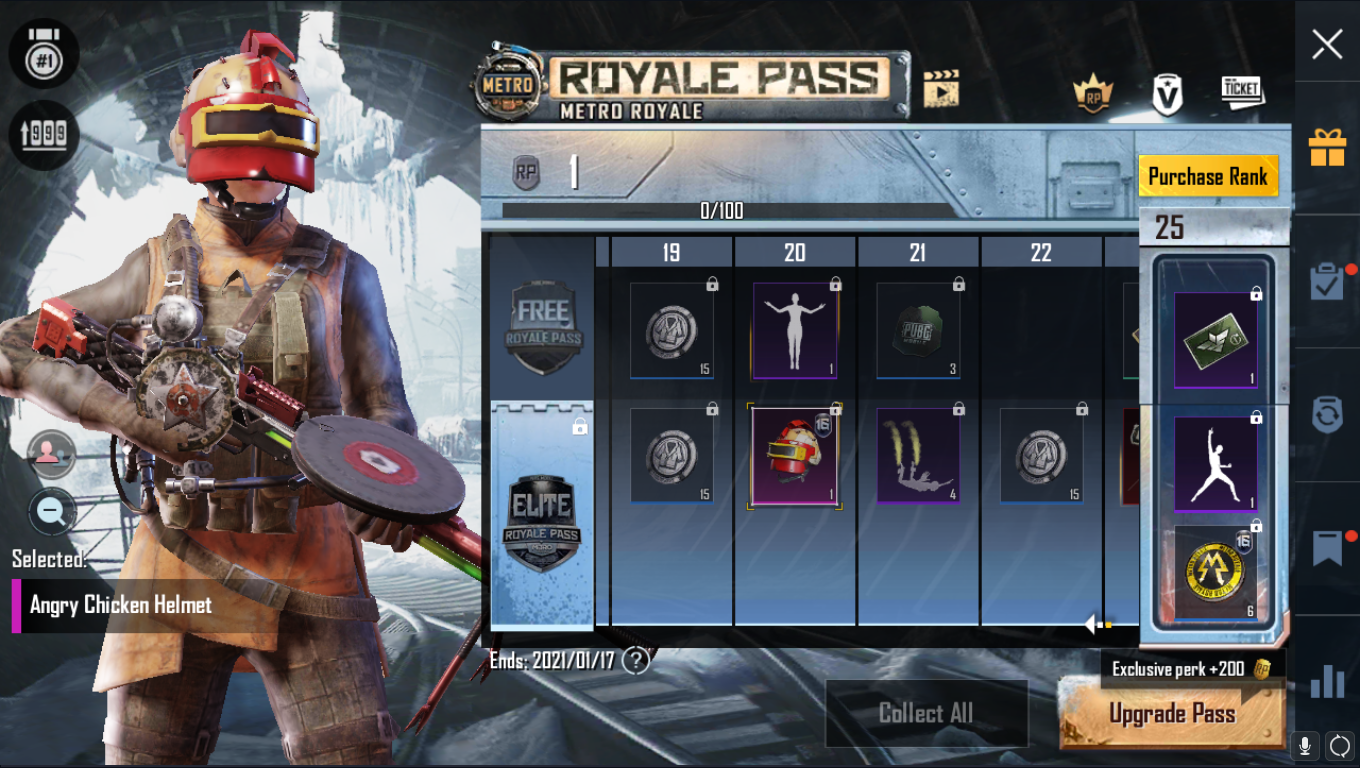Select the rank 21 elite parachute trail reward

click(x=918, y=455)
